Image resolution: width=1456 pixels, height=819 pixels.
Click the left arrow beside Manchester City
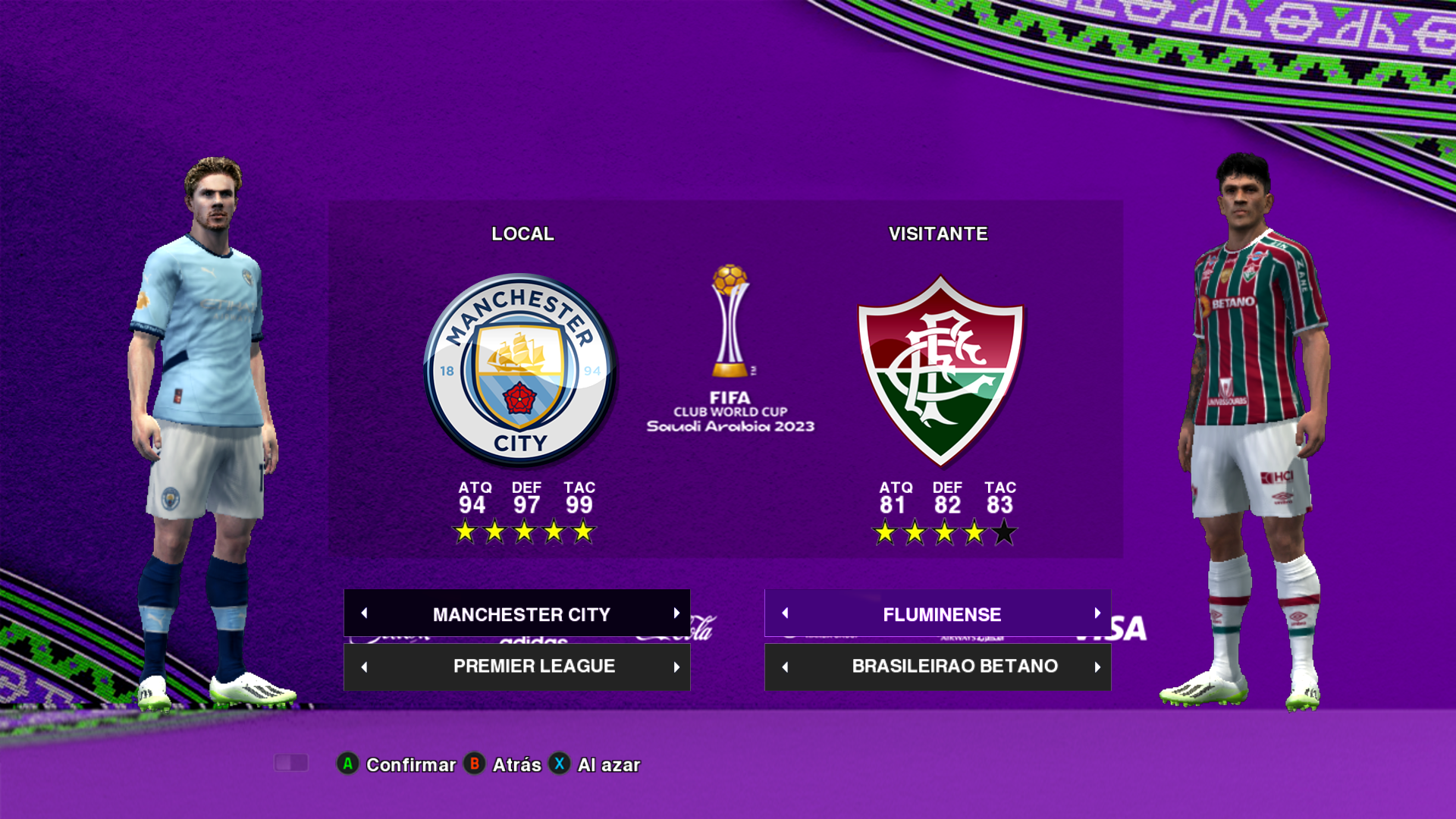pos(365,613)
